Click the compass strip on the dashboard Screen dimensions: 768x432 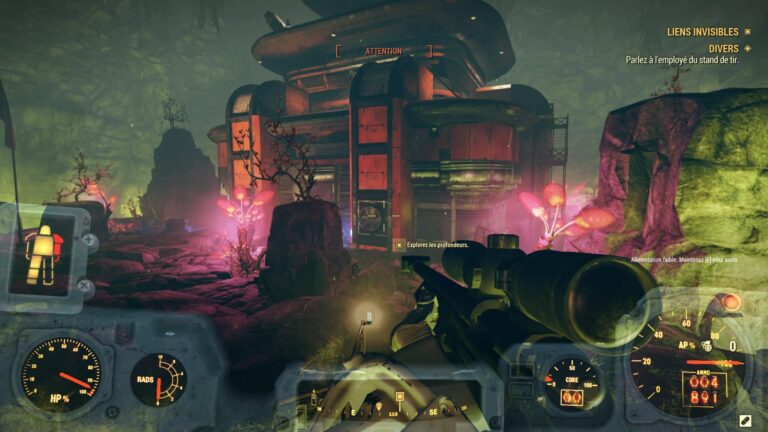tap(390, 408)
